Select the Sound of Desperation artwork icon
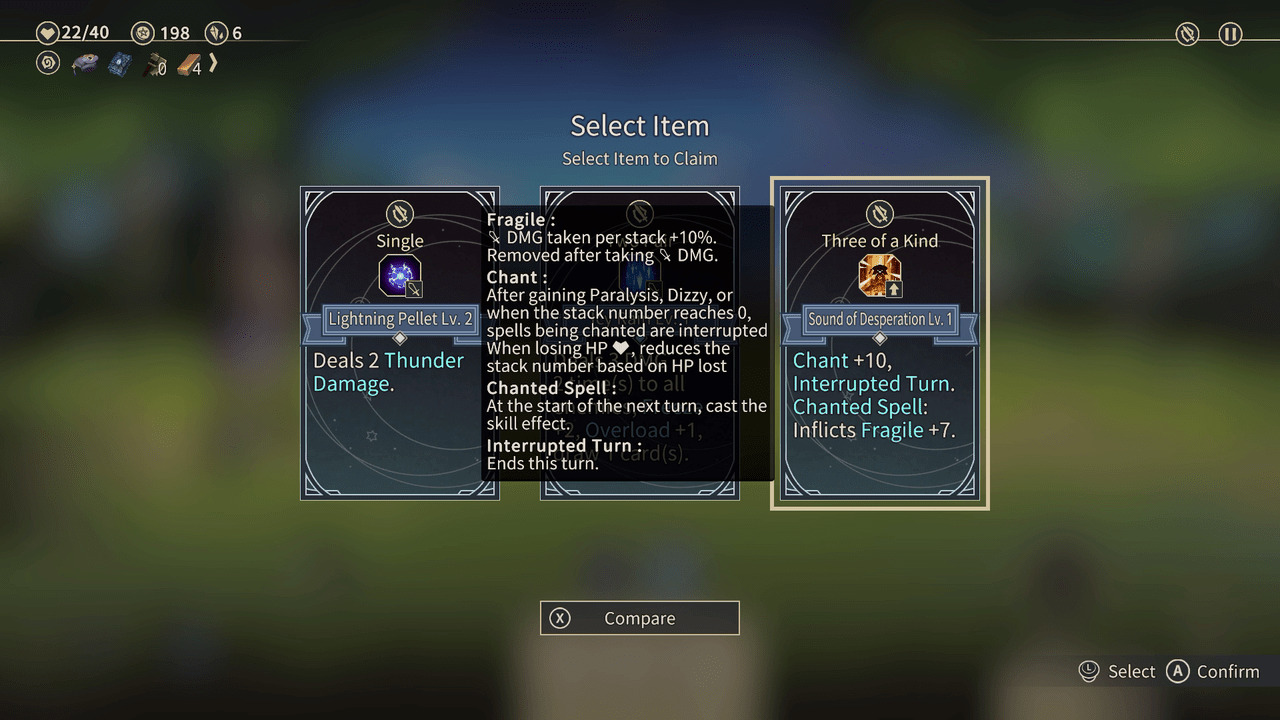 (x=879, y=277)
